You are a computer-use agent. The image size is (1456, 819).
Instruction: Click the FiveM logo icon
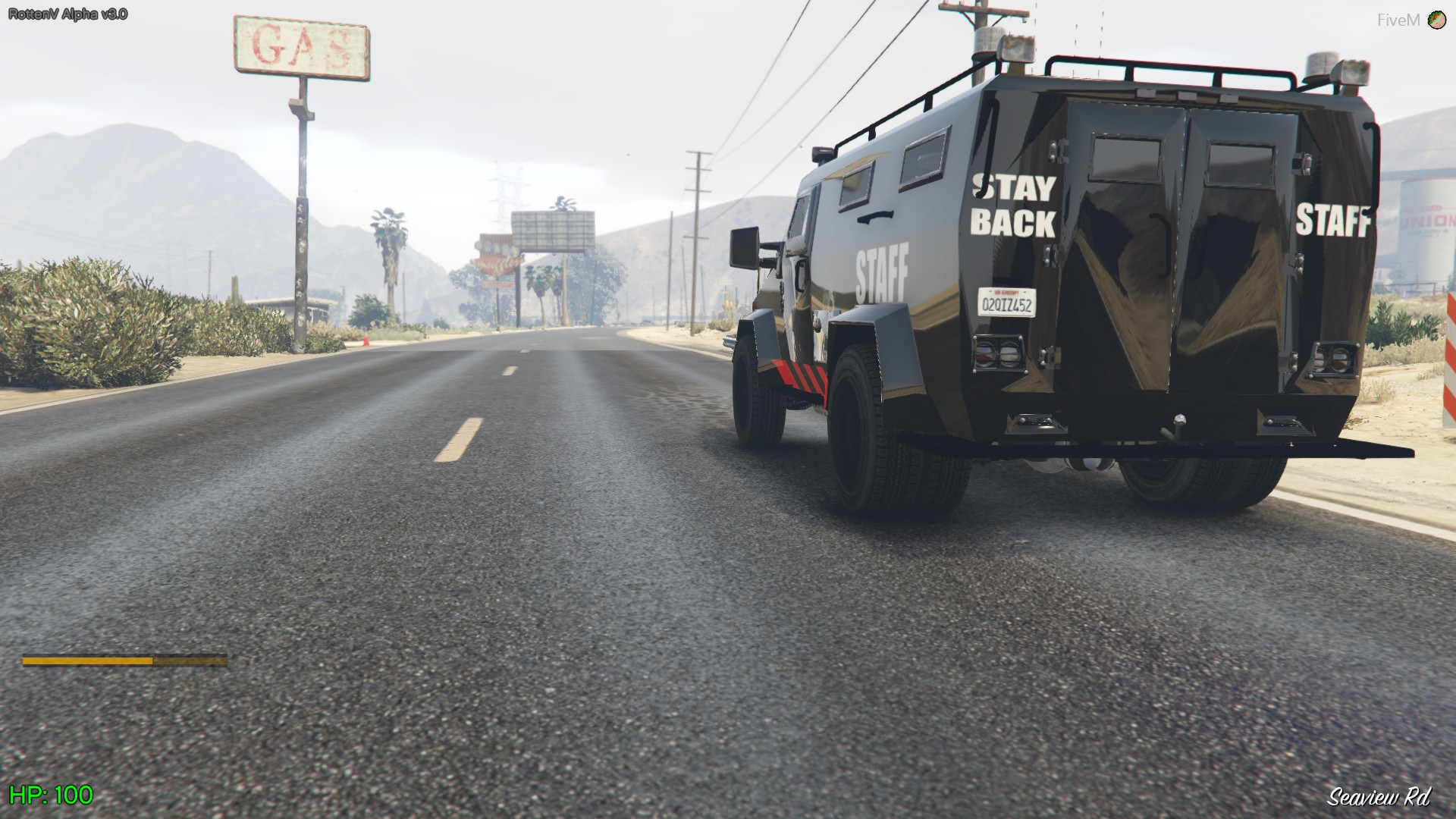tap(1436, 18)
